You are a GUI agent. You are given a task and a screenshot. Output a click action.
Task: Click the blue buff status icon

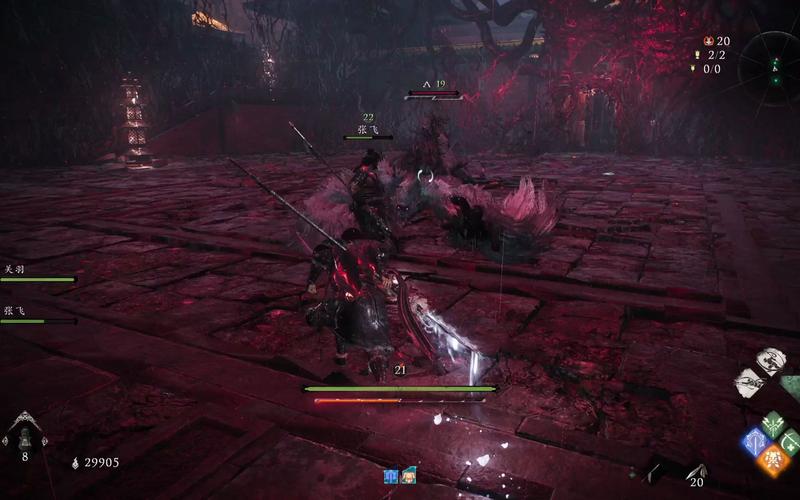tap(392, 476)
